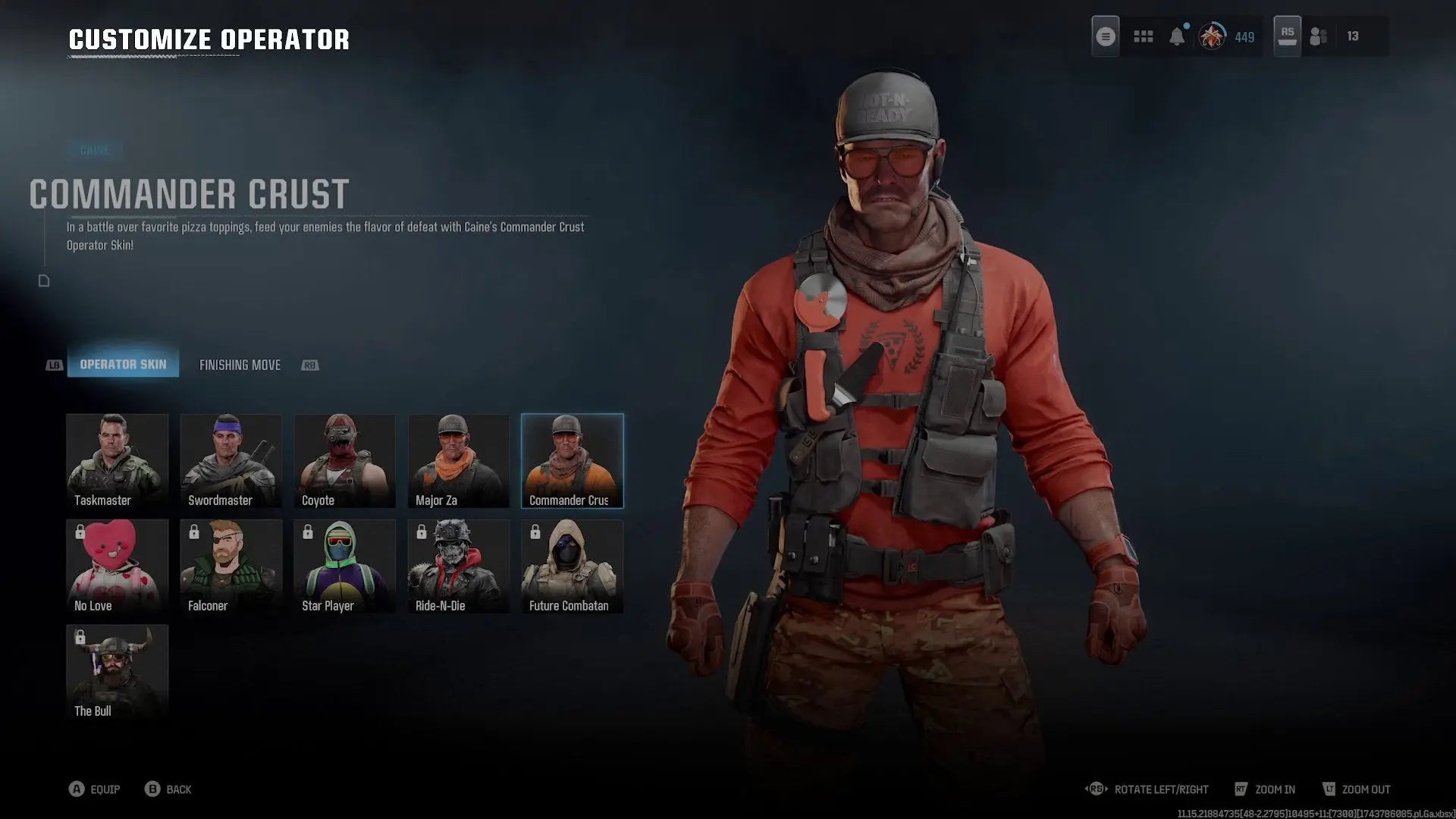Click the faction emblem next to 449
Viewport: 1456px width, 819px height.
coord(1213,36)
